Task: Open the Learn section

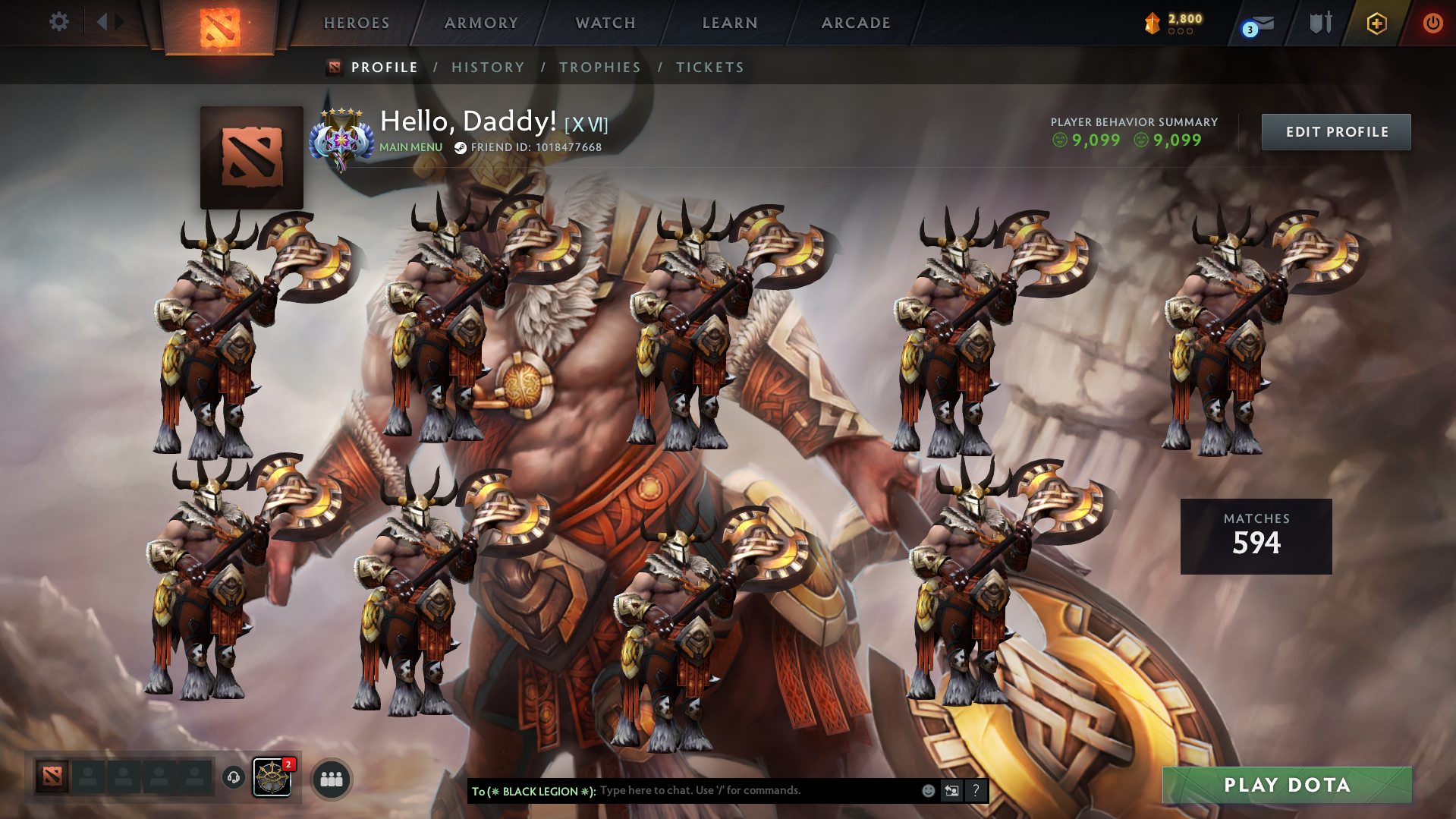Action: point(730,23)
